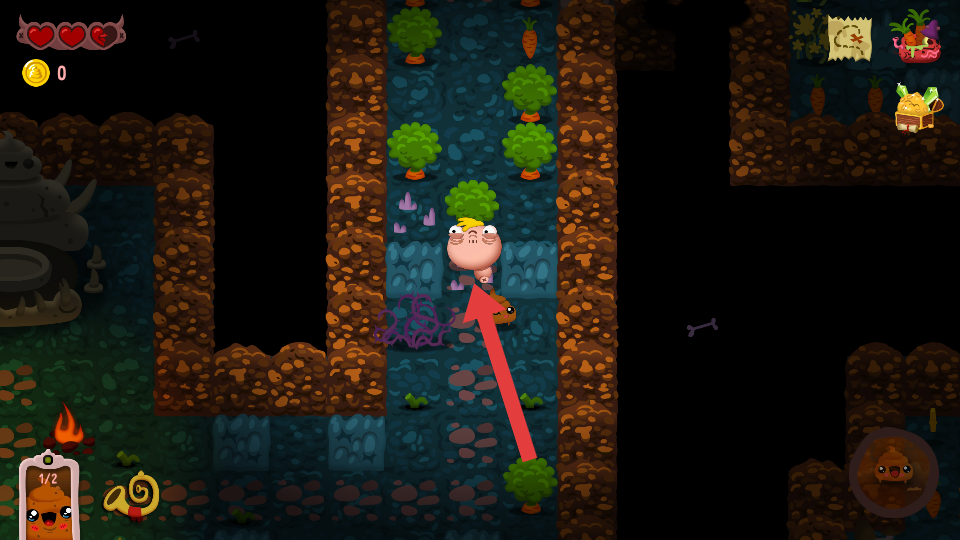Open the carrot and mushroom basket
This screenshot has width=960, height=540.
[915, 38]
